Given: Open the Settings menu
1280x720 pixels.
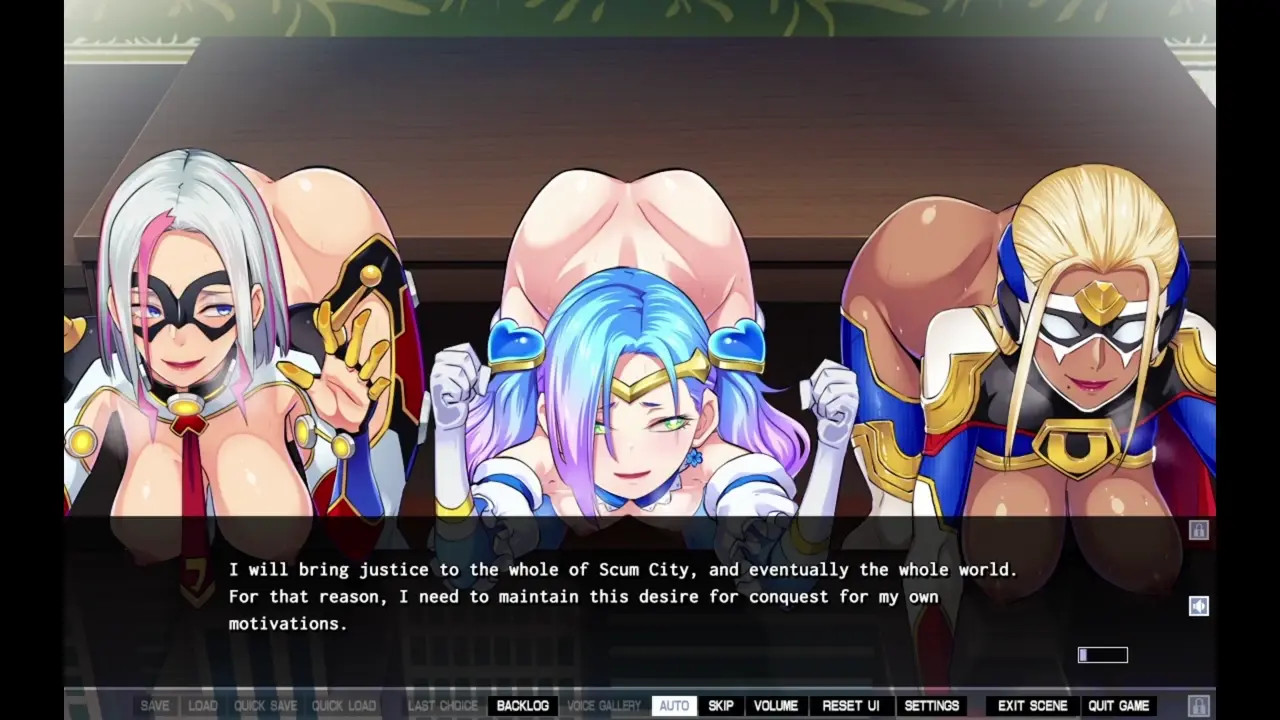Looking at the screenshot, I should [x=932, y=706].
